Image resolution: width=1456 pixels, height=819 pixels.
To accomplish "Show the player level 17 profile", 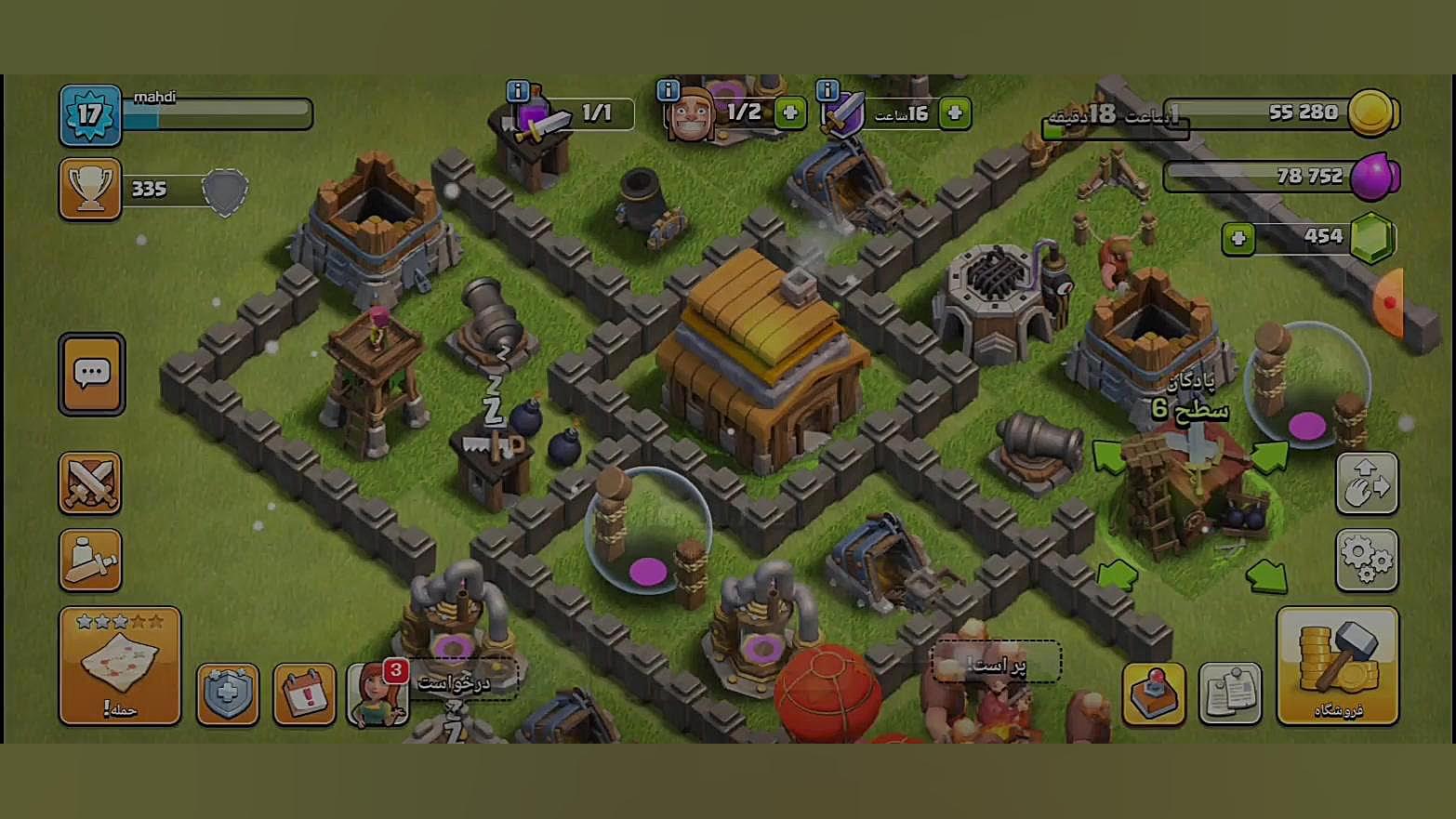I will (x=90, y=115).
